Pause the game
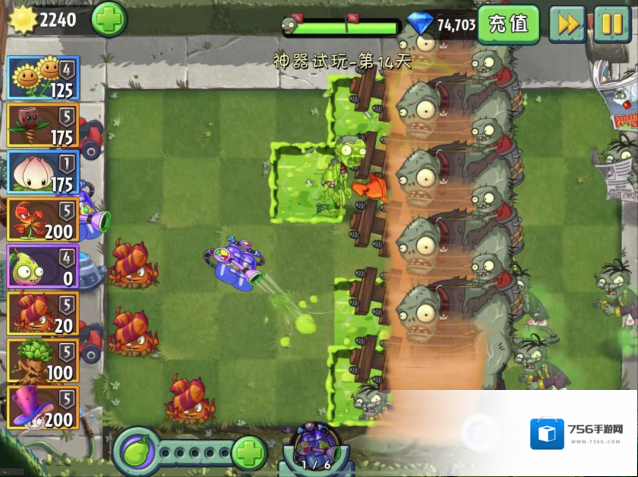This screenshot has width=638, height=477. click(612, 24)
